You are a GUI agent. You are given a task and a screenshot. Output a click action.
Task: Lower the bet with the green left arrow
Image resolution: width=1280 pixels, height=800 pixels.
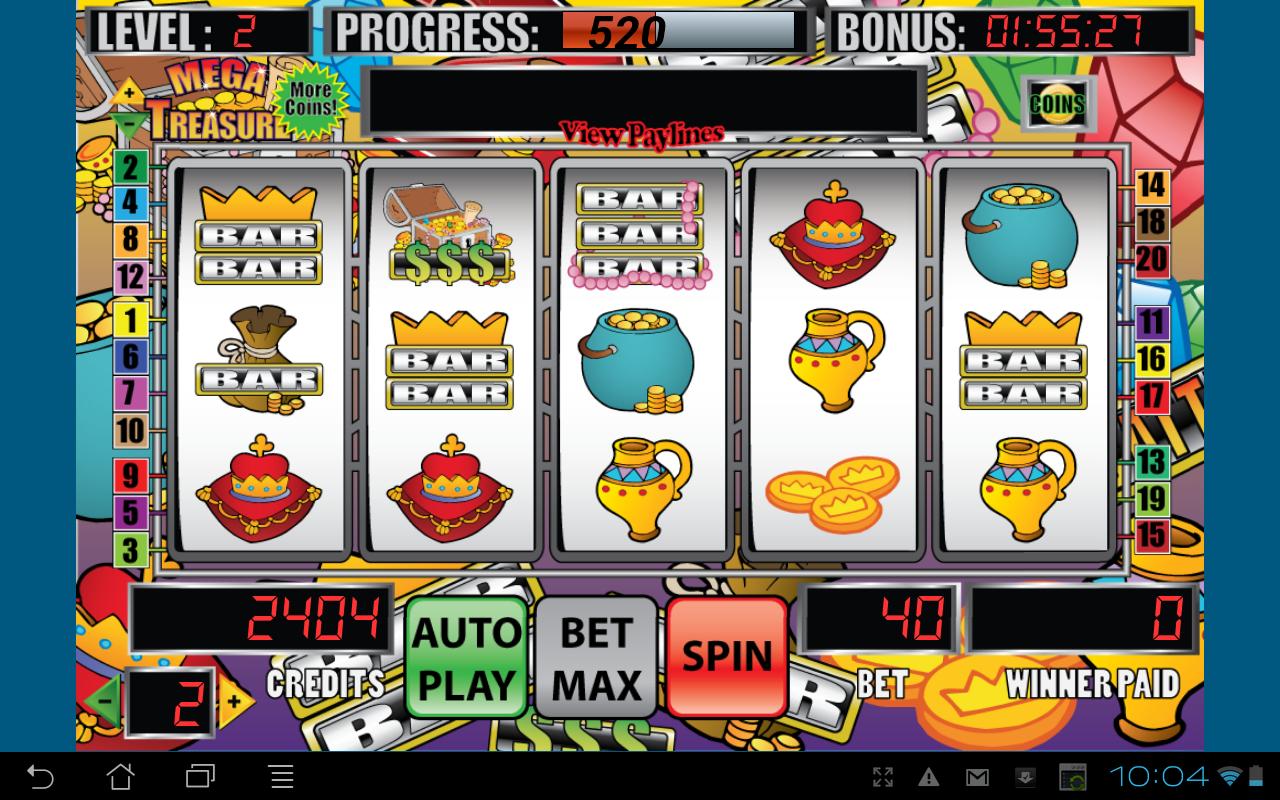coord(104,702)
